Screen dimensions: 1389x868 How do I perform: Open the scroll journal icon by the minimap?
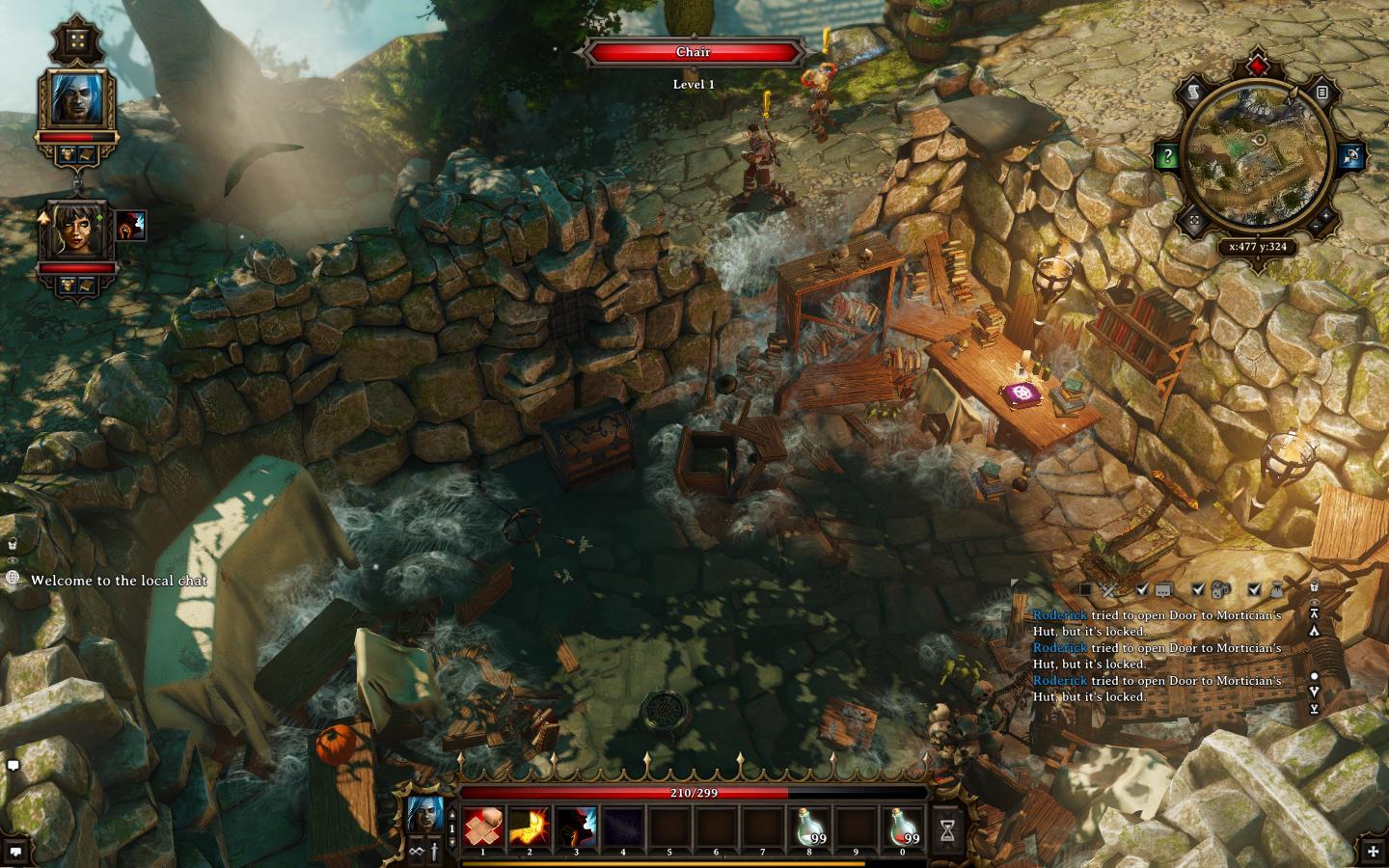point(1193,93)
